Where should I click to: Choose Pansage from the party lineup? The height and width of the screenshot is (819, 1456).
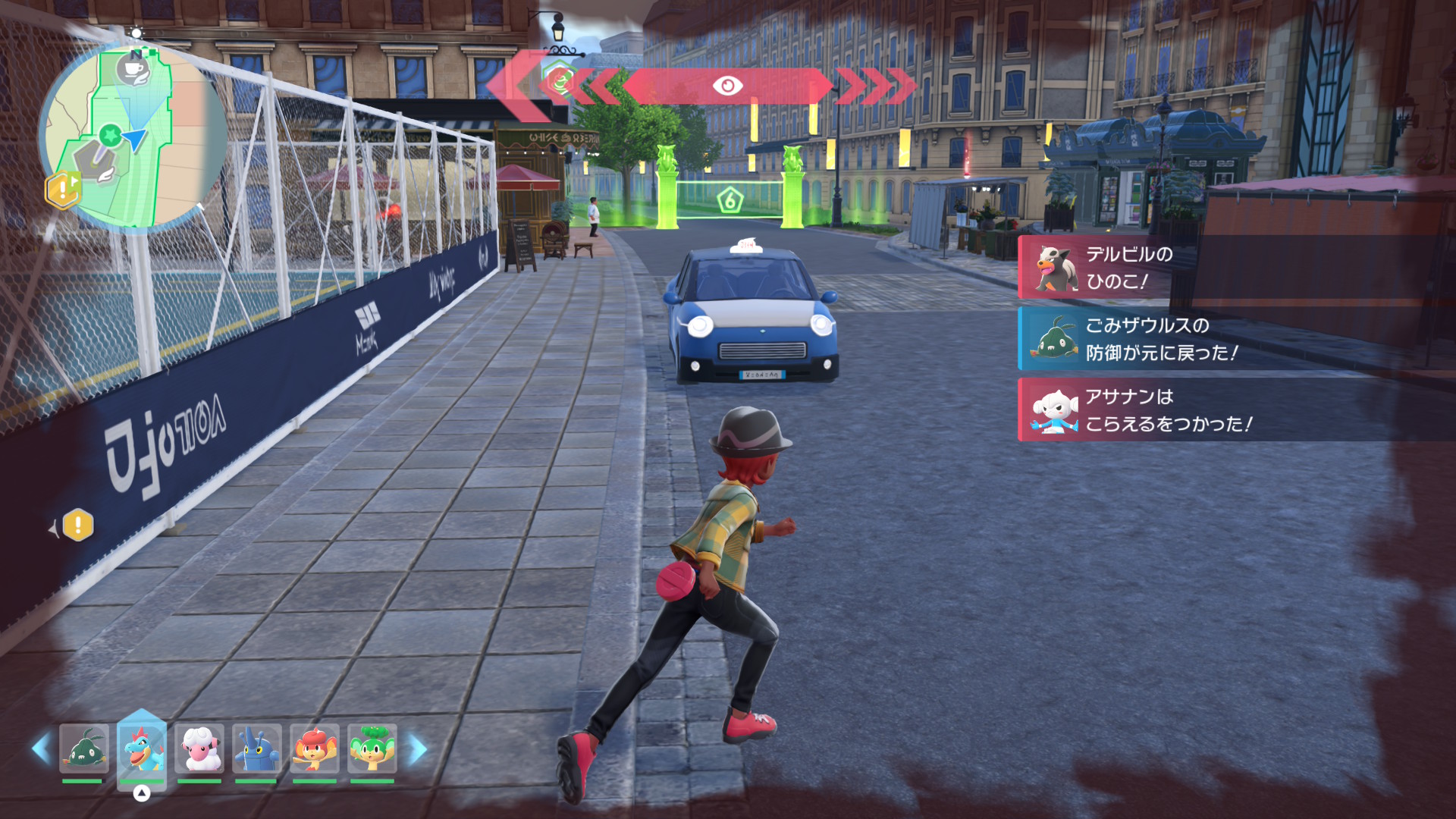coord(372,748)
